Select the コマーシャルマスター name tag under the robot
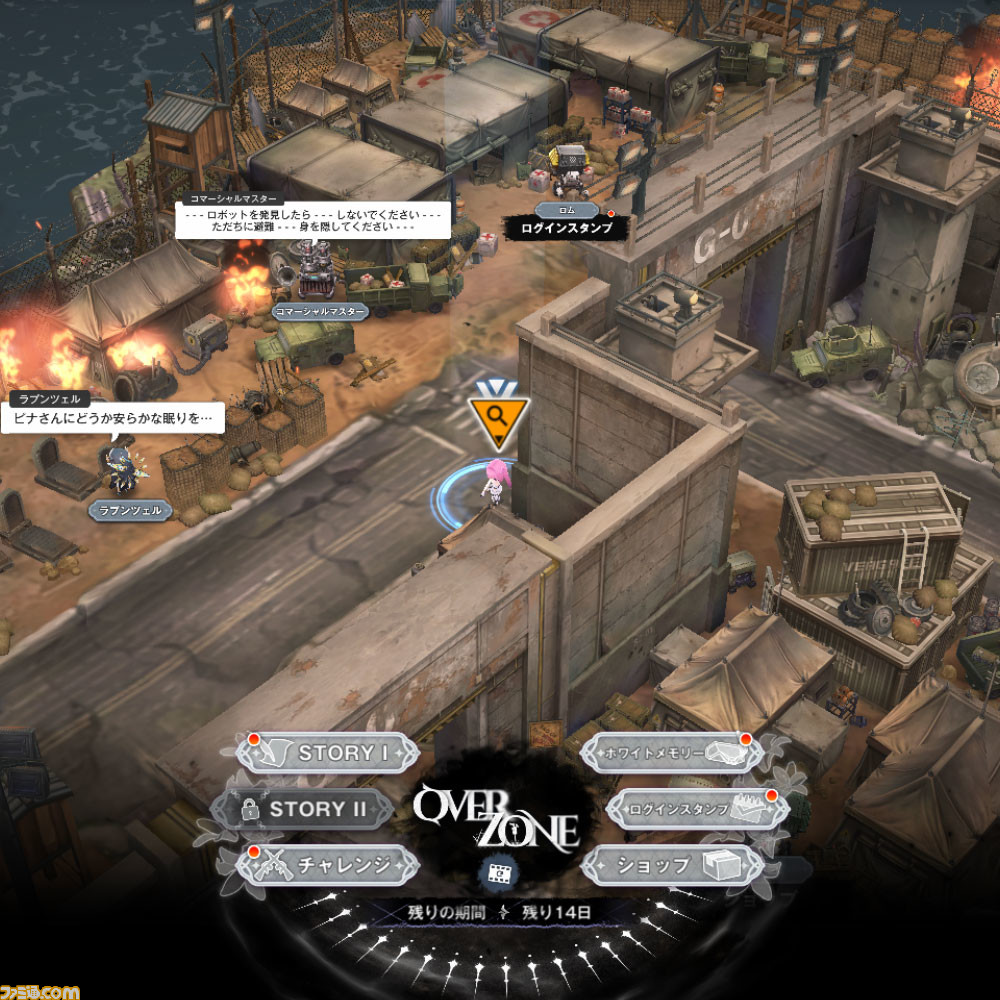This screenshot has height=1000, width=1000. click(x=320, y=311)
